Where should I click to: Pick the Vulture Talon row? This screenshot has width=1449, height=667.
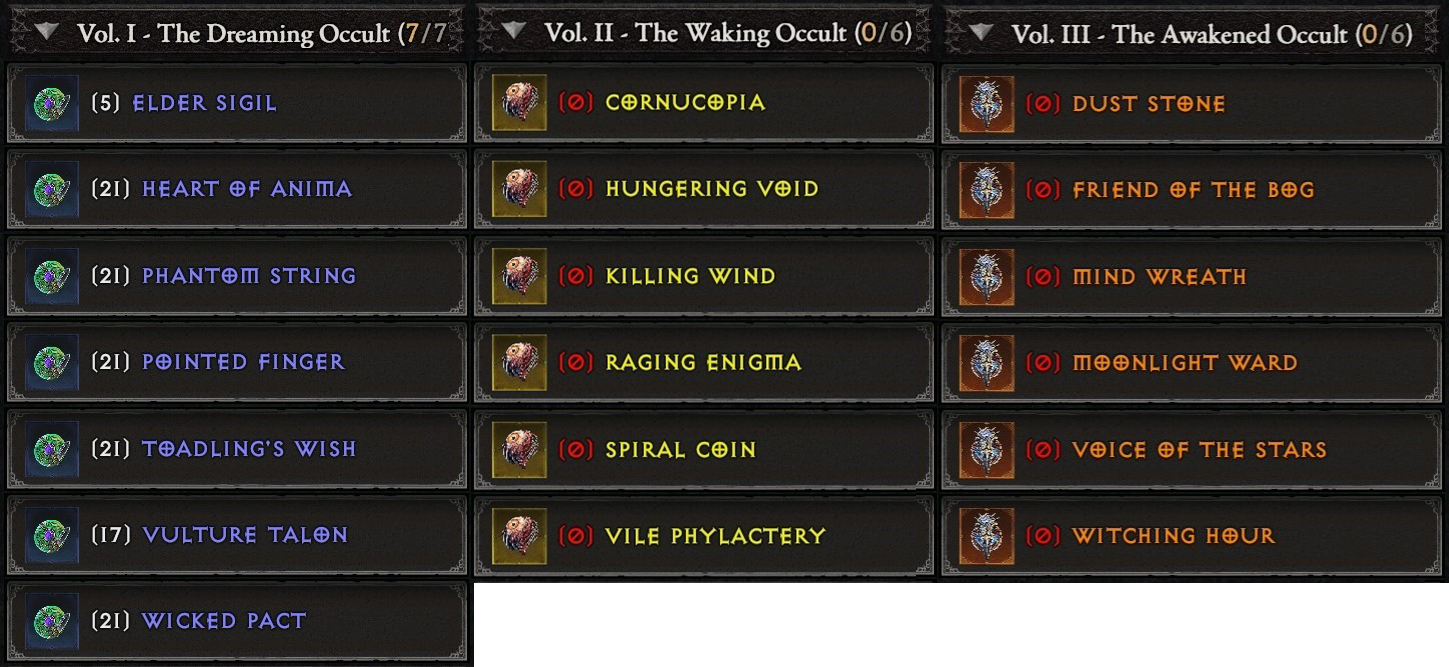coord(236,535)
